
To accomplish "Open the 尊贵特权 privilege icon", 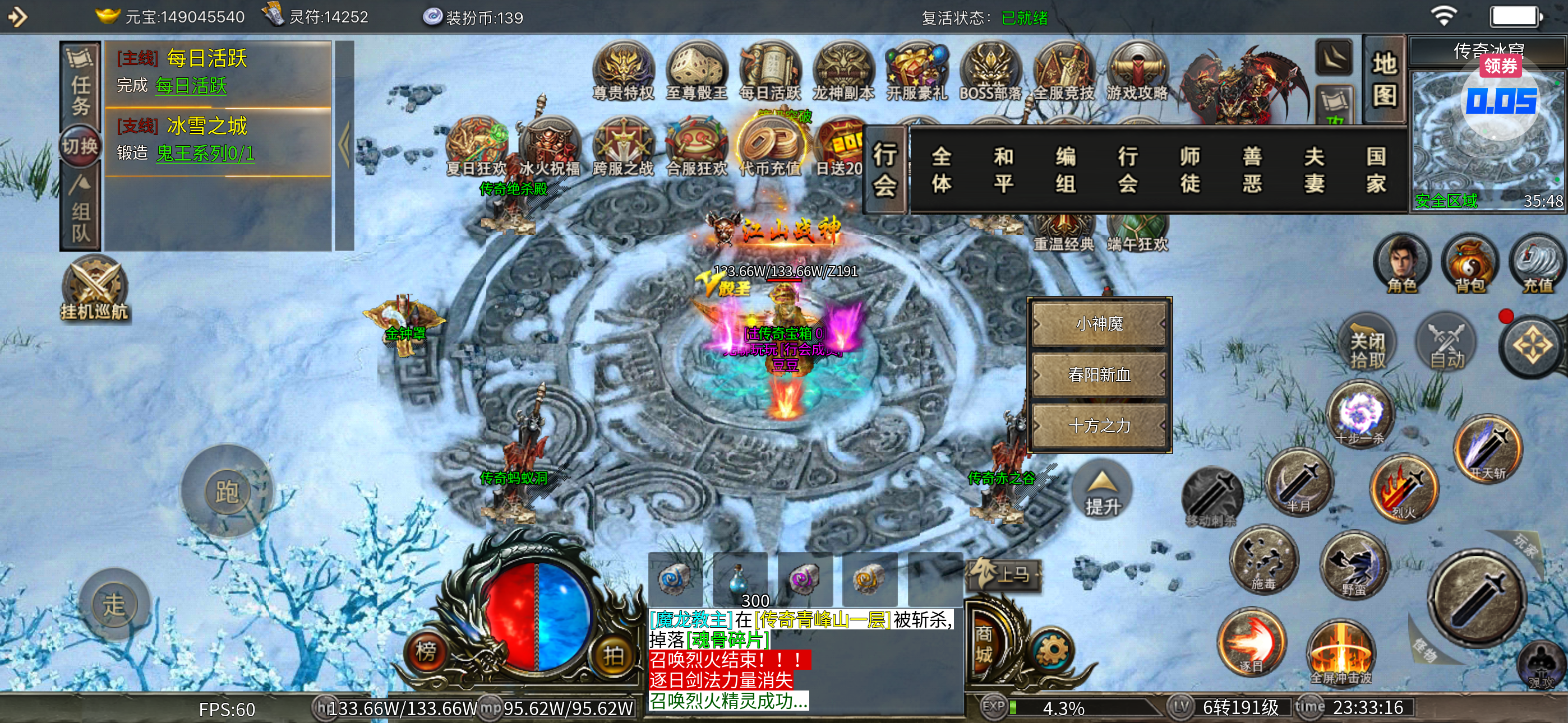I will (x=622, y=70).
